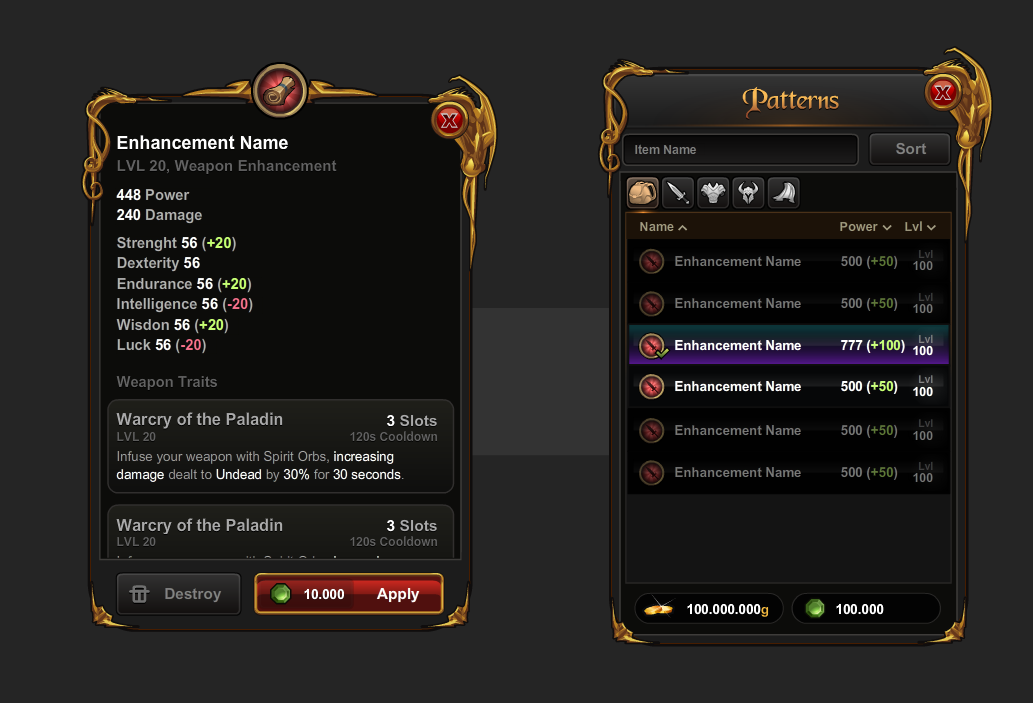Close the enhancement details panel
Viewport: 1033px width, 703px height.
pyautogui.click(x=449, y=121)
